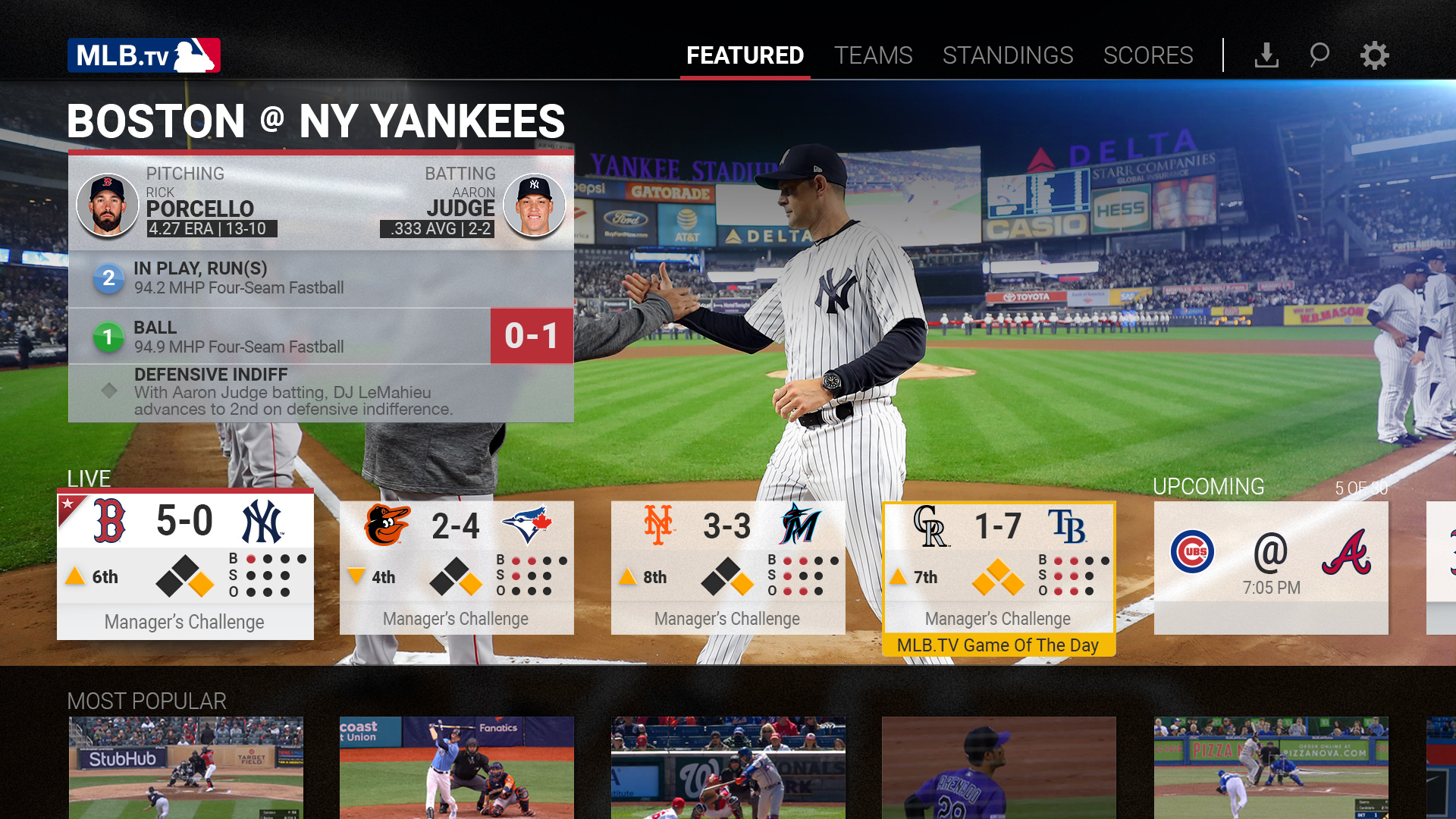Click the MLB.TV logo
Screen dimensions: 1456x819
[x=144, y=55]
